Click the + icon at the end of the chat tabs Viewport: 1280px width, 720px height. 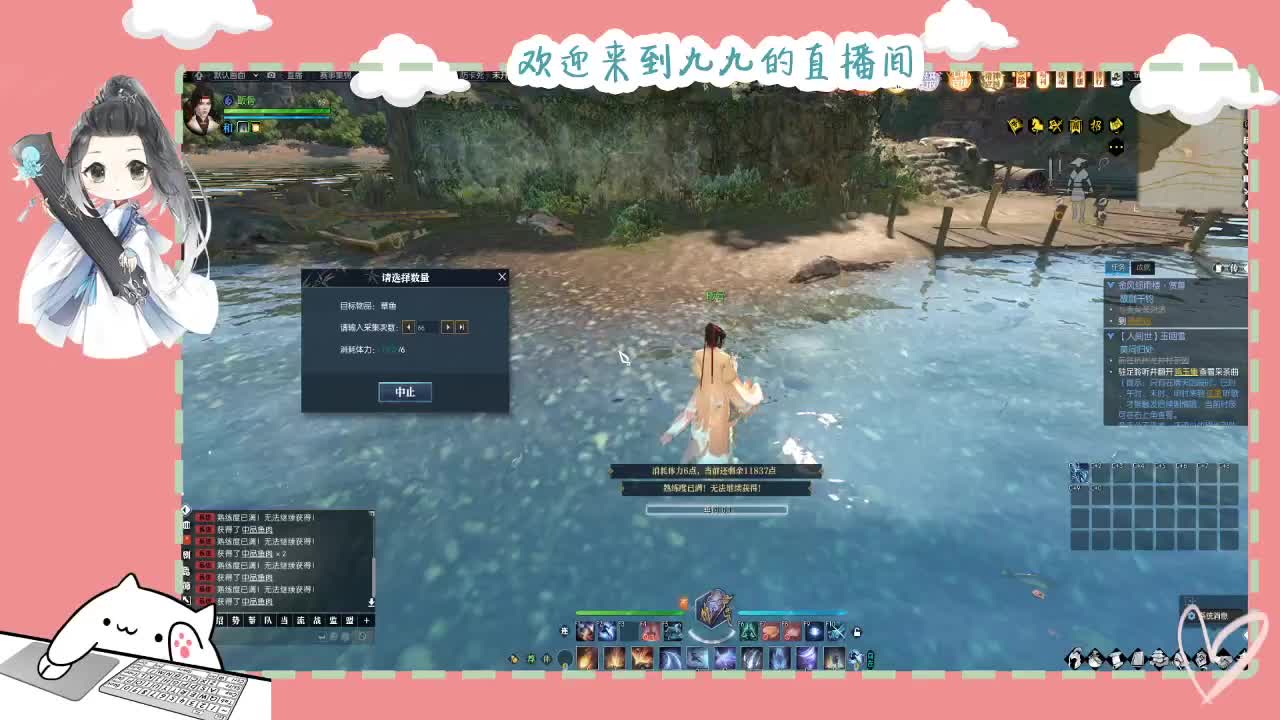[x=364, y=621]
